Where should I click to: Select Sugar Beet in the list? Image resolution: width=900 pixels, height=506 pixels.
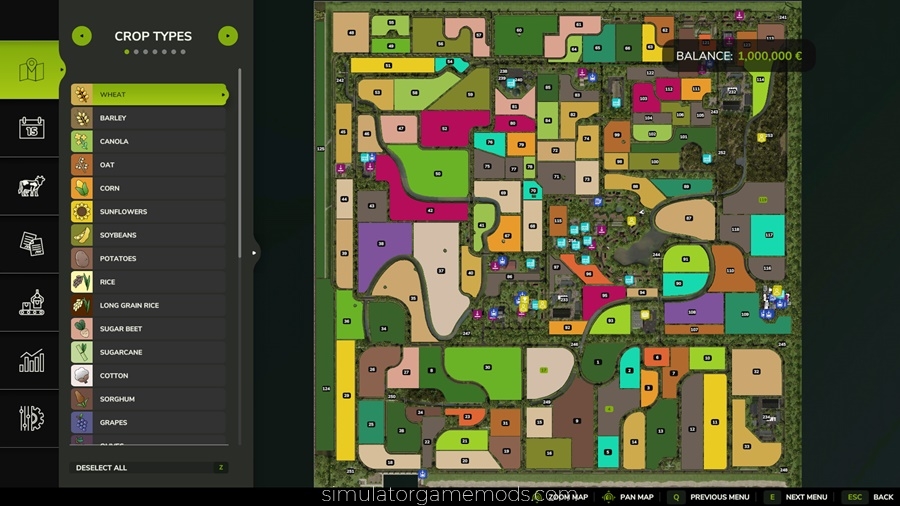148,329
